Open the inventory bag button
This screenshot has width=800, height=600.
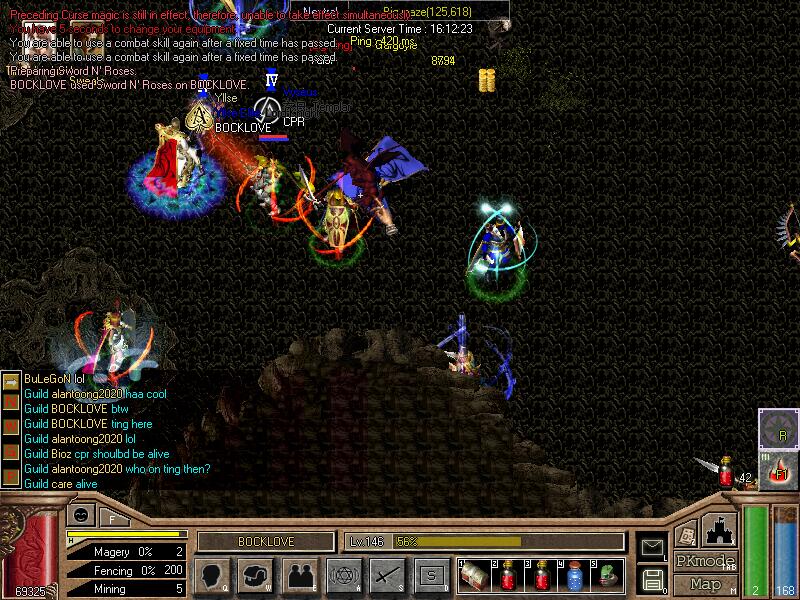(x=256, y=575)
